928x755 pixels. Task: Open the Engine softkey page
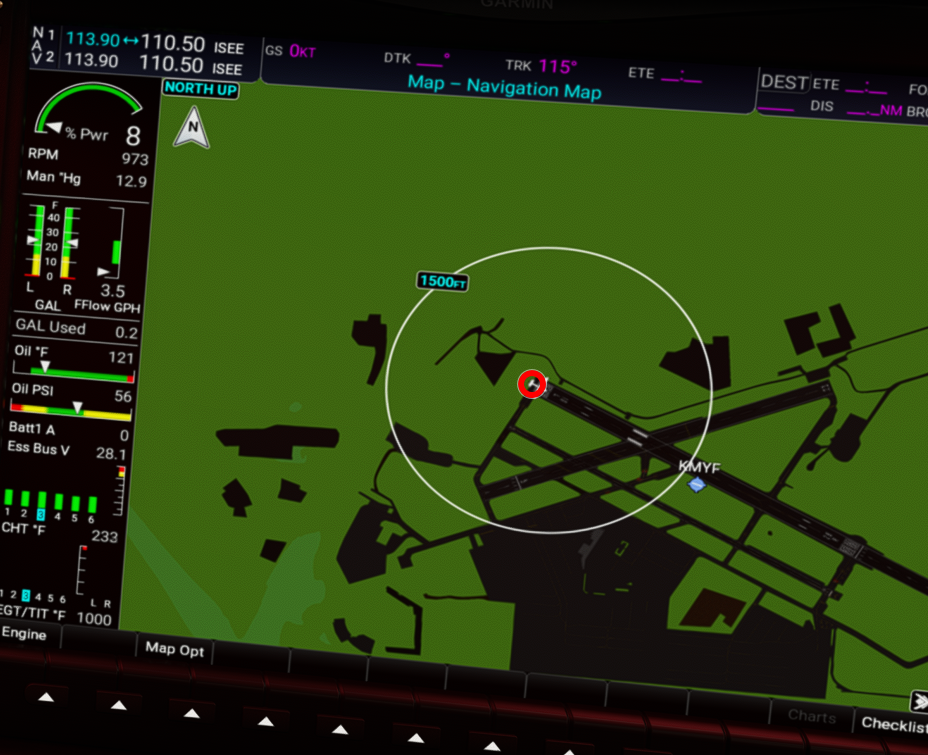pos(24,635)
